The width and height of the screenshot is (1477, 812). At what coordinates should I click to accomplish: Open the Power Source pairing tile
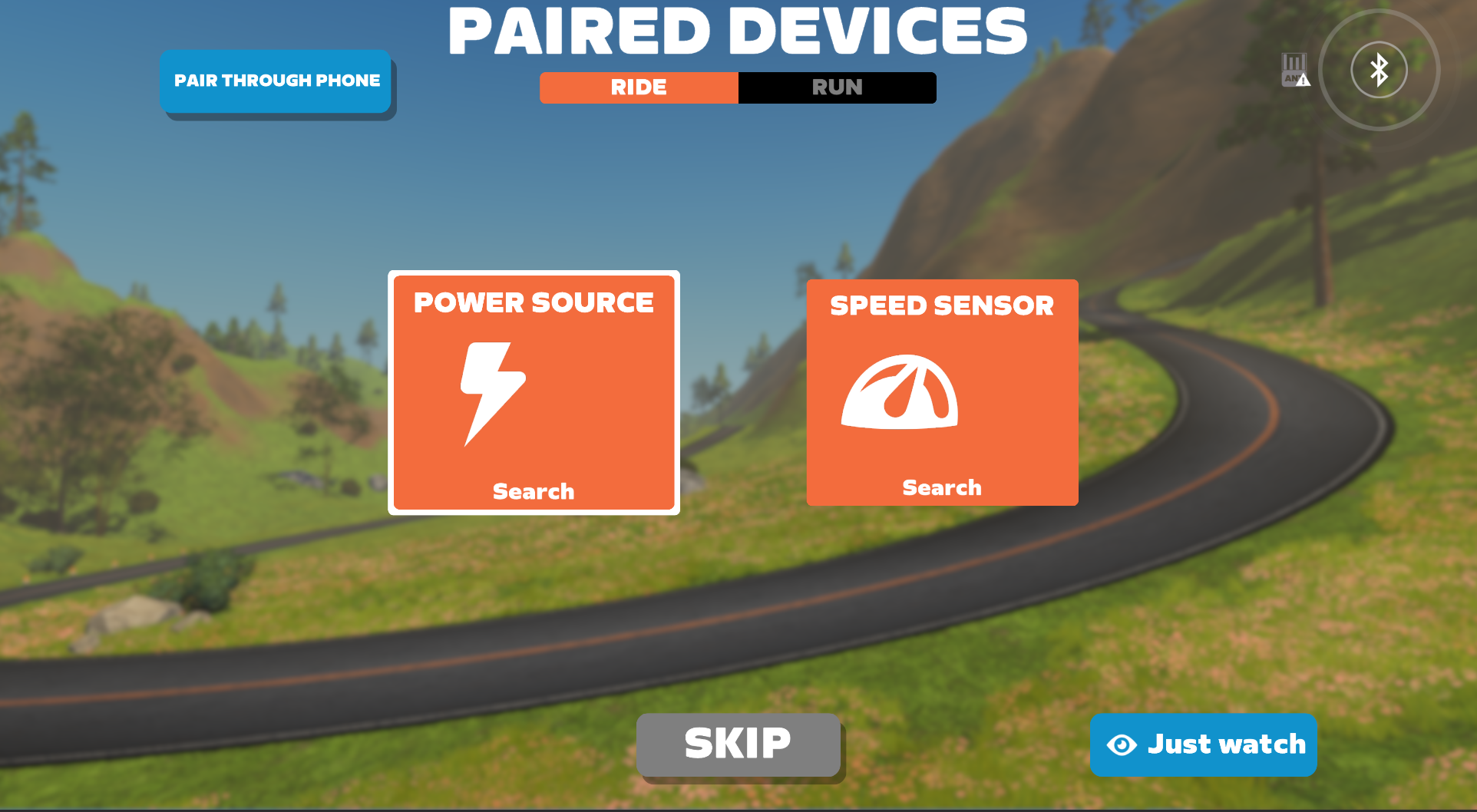(x=533, y=391)
